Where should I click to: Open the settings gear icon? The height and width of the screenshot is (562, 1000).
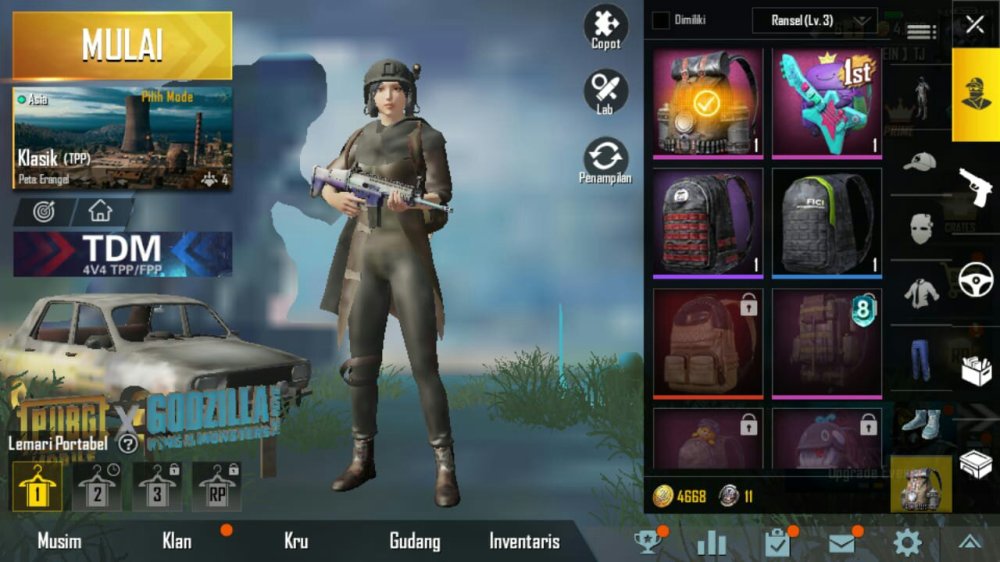pyautogui.click(x=907, y=542)
